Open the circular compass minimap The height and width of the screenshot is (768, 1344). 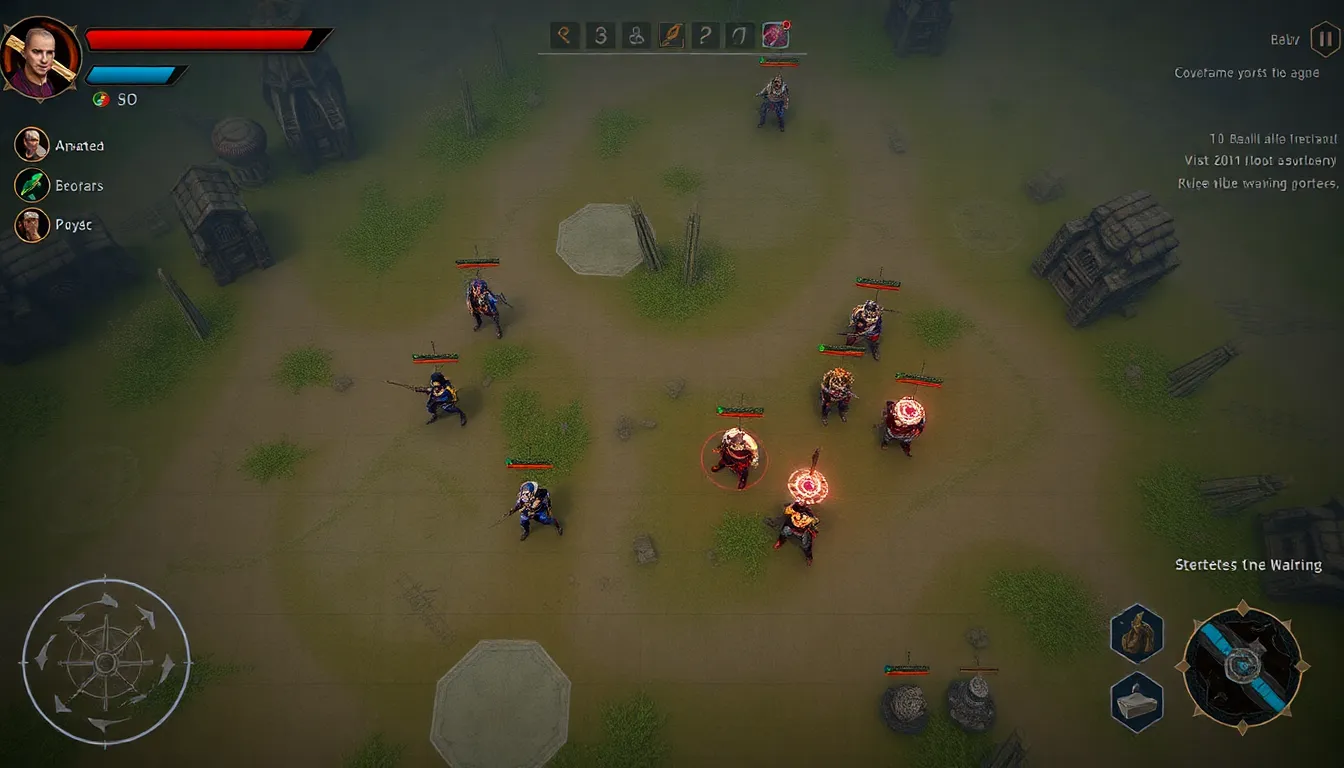[x=1243, y=665]
